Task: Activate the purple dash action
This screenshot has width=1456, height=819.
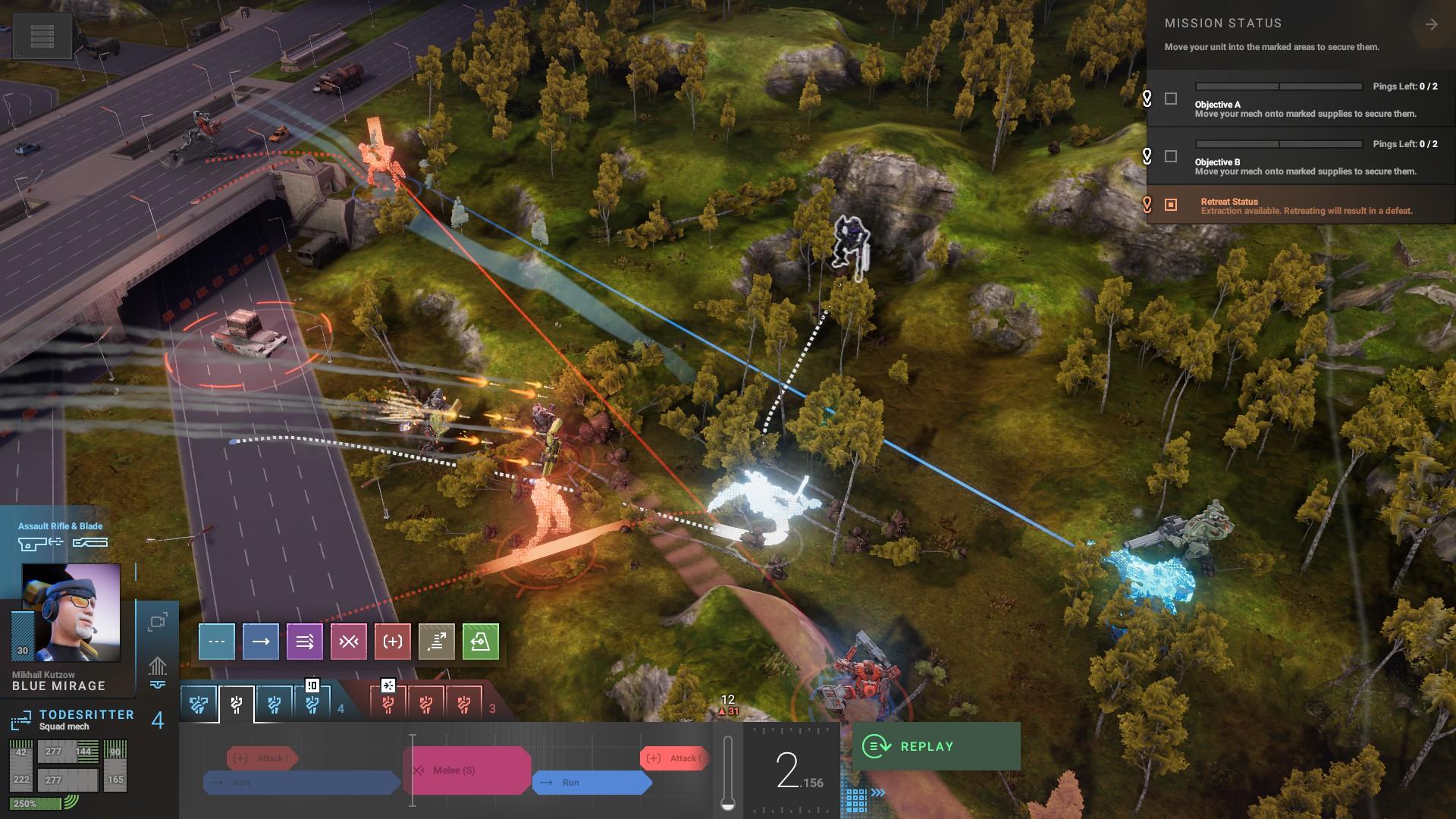Action: (305, 642)
